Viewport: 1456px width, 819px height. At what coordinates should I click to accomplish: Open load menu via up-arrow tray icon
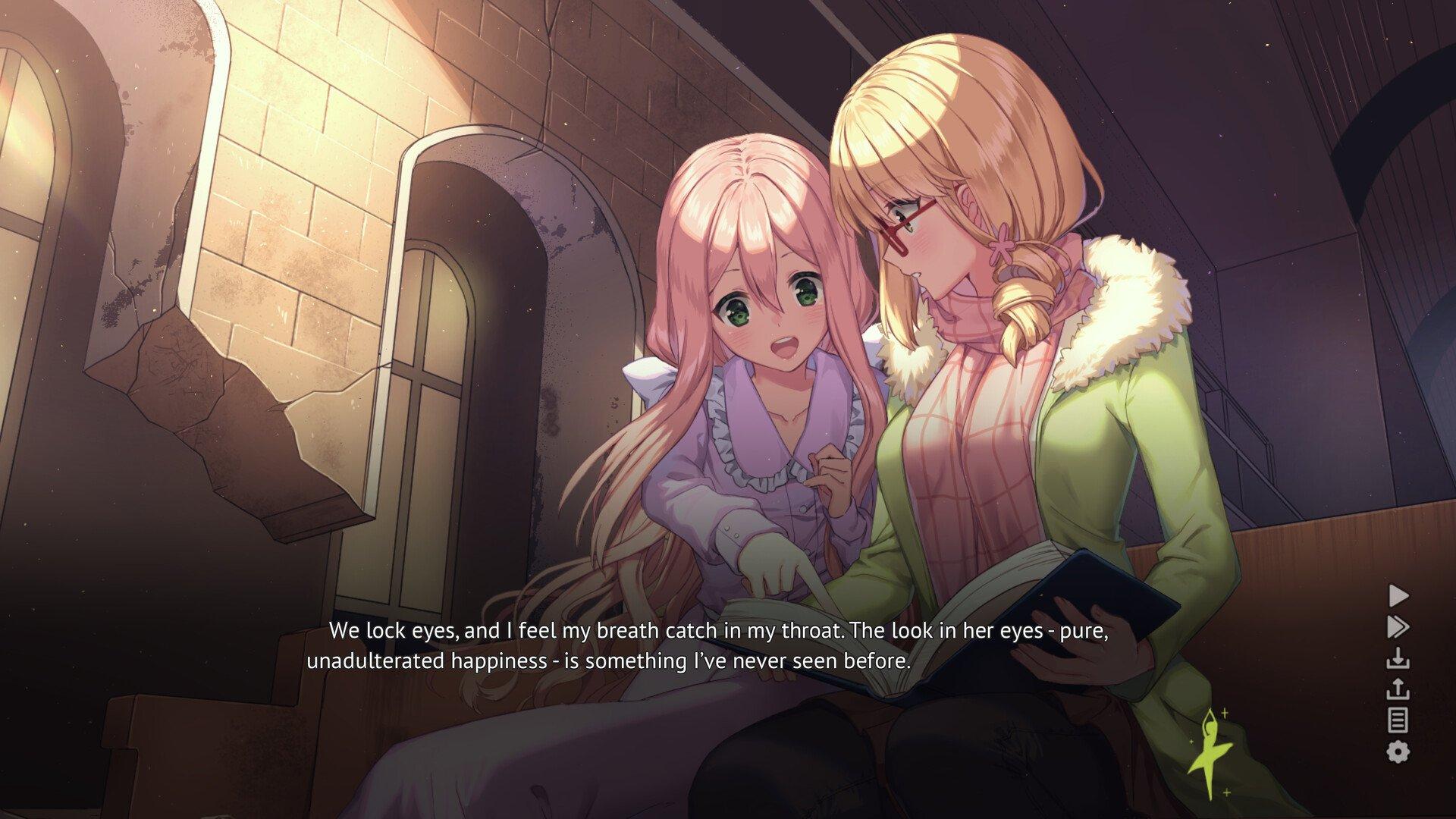pos(1398,689)
